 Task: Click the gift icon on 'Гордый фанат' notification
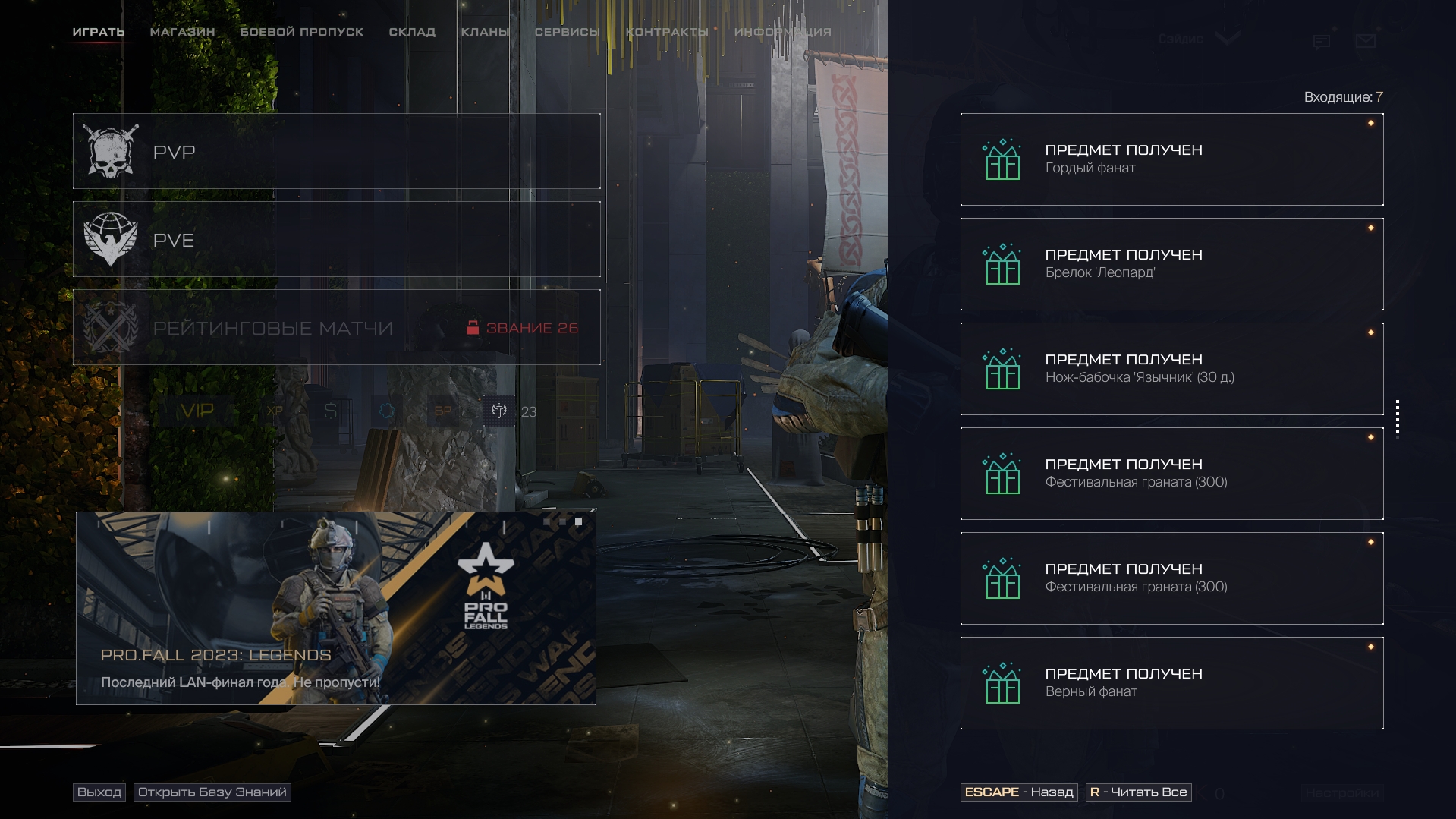(1003, 159)
